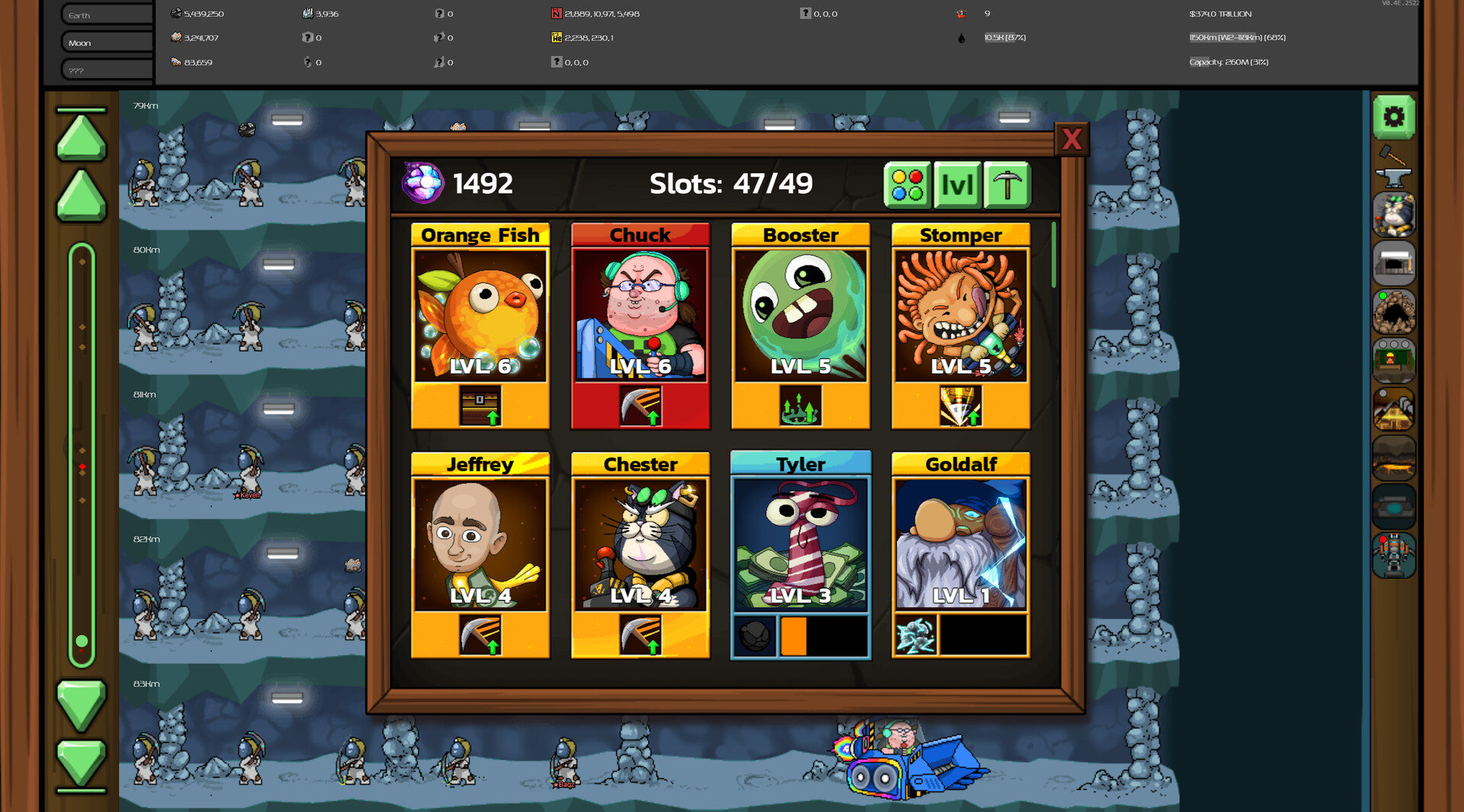Enter the caves icon with green dot
The width and height of the screenshot is (1464, 812).
(x=1395, y=311)
